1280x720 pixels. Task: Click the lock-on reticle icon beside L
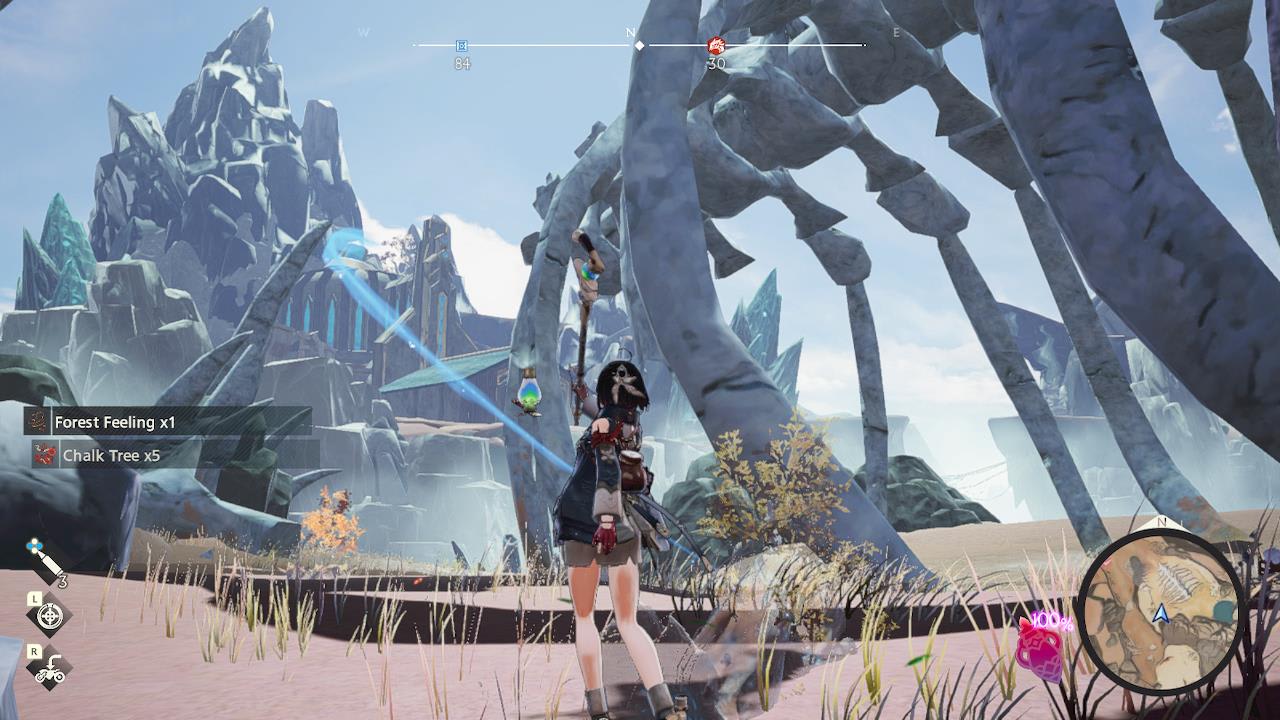pyautogui.click(x=48, y=614)
